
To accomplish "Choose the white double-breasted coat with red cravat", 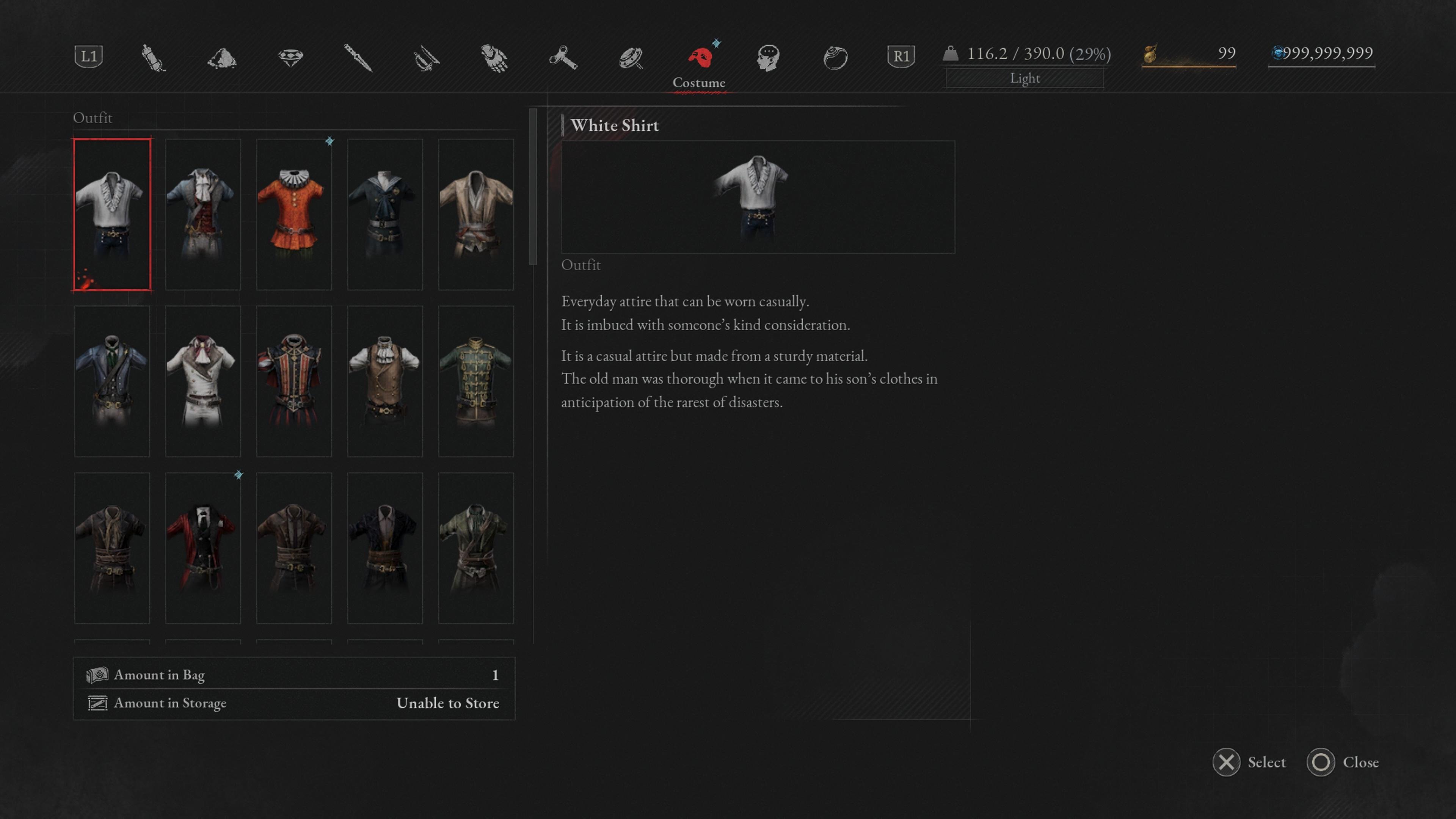I will click(202, 381).
